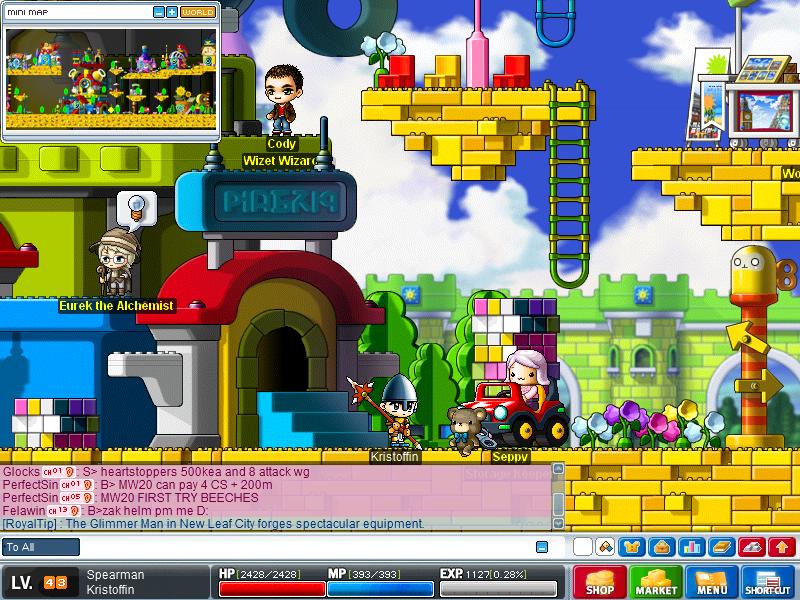Open the Market button

coord(656,582)
